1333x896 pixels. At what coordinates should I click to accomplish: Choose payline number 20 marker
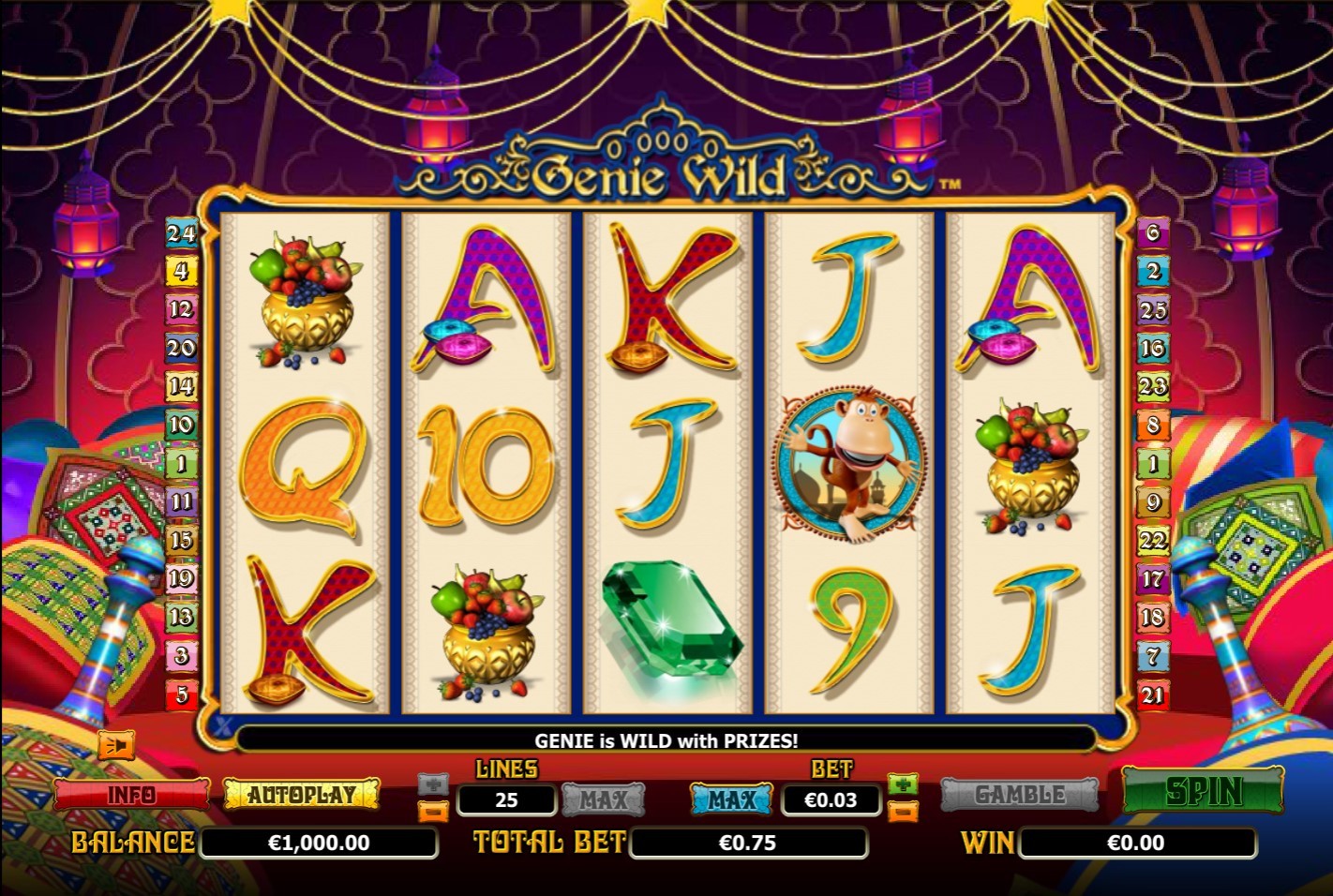point(181,348)
